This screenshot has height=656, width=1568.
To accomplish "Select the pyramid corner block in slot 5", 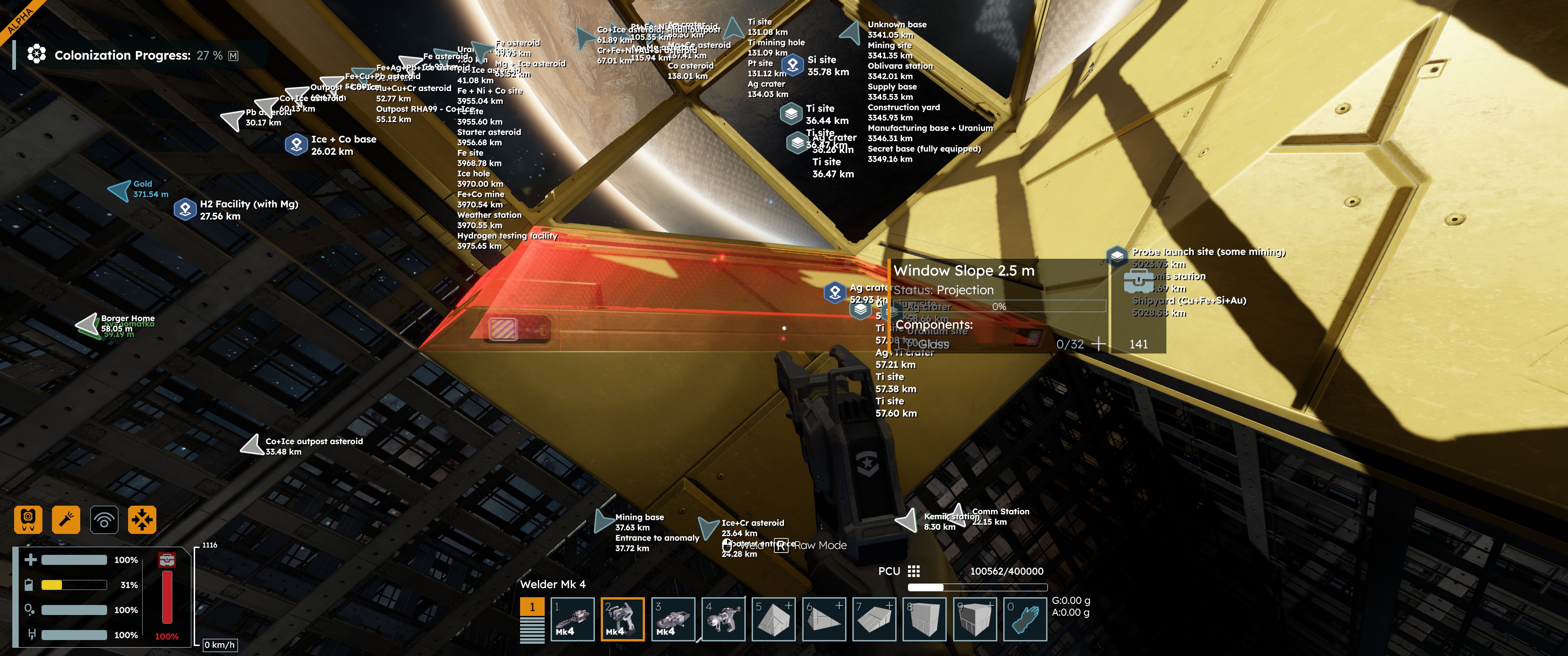I will 774,619.
